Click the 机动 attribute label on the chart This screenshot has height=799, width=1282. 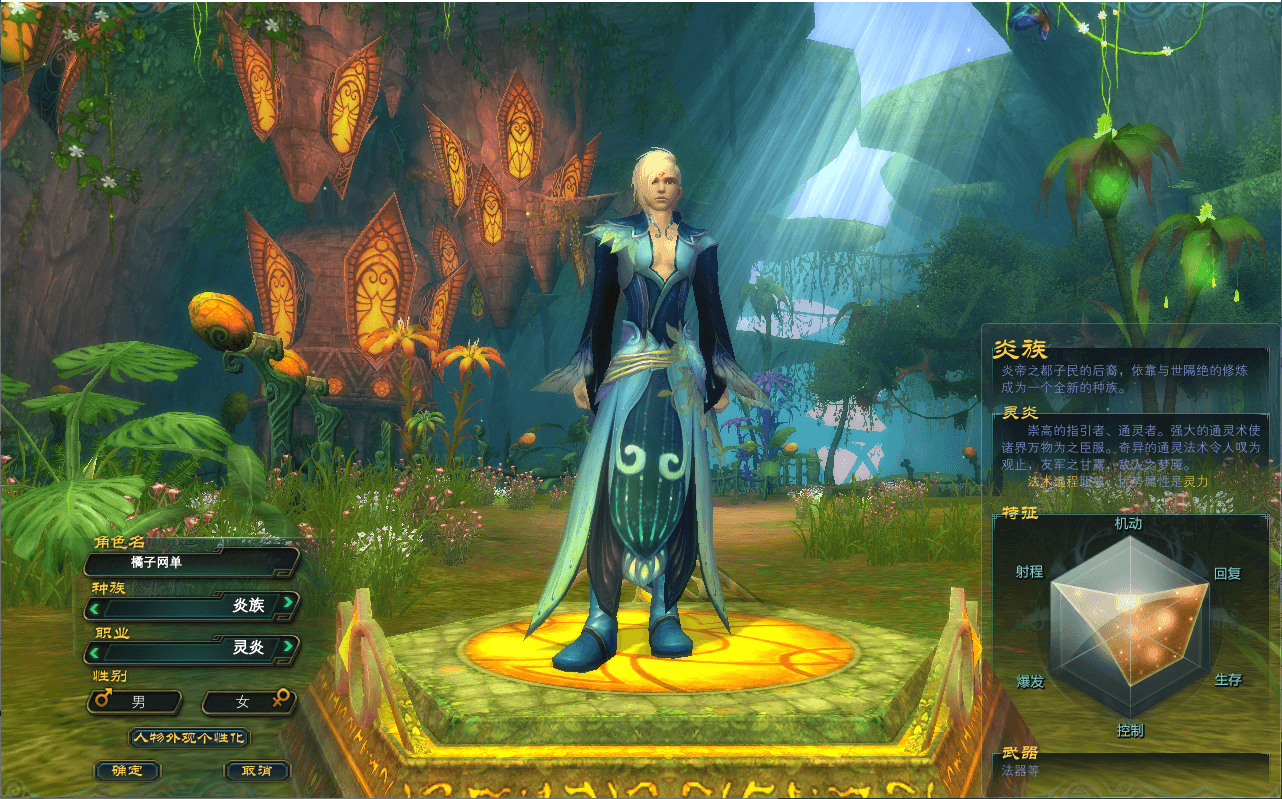(1129, 522)
